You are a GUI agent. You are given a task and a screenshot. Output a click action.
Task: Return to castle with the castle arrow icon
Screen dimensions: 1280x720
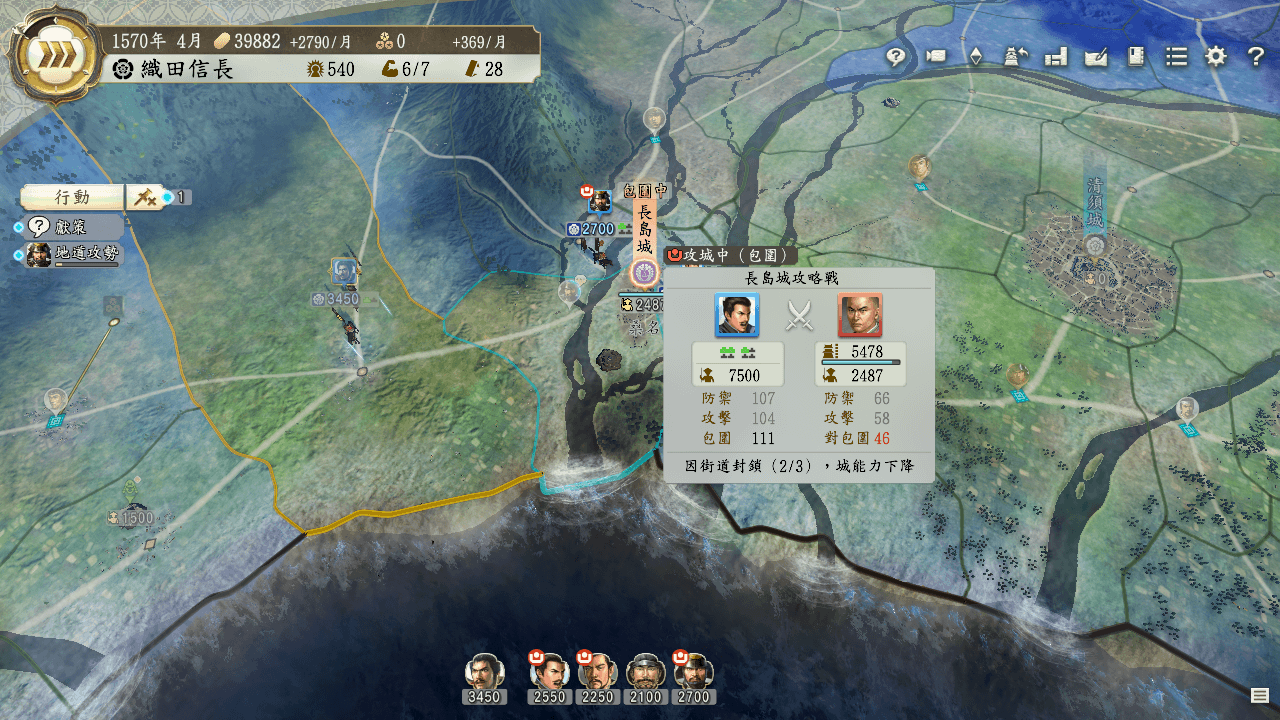click(1016, 57)
